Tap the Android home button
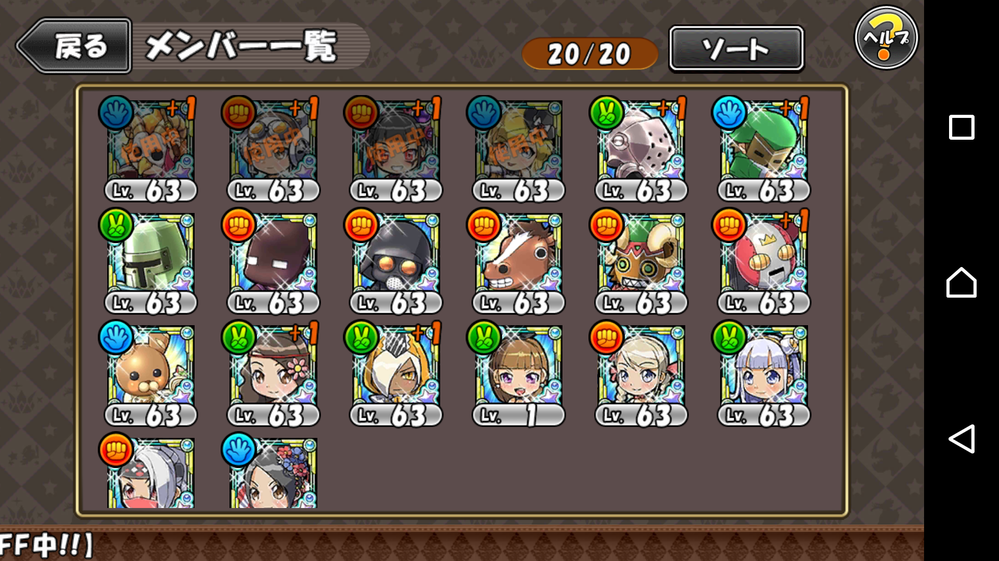The width and height of the screenshot is (999, 561). tap(961, 283)
